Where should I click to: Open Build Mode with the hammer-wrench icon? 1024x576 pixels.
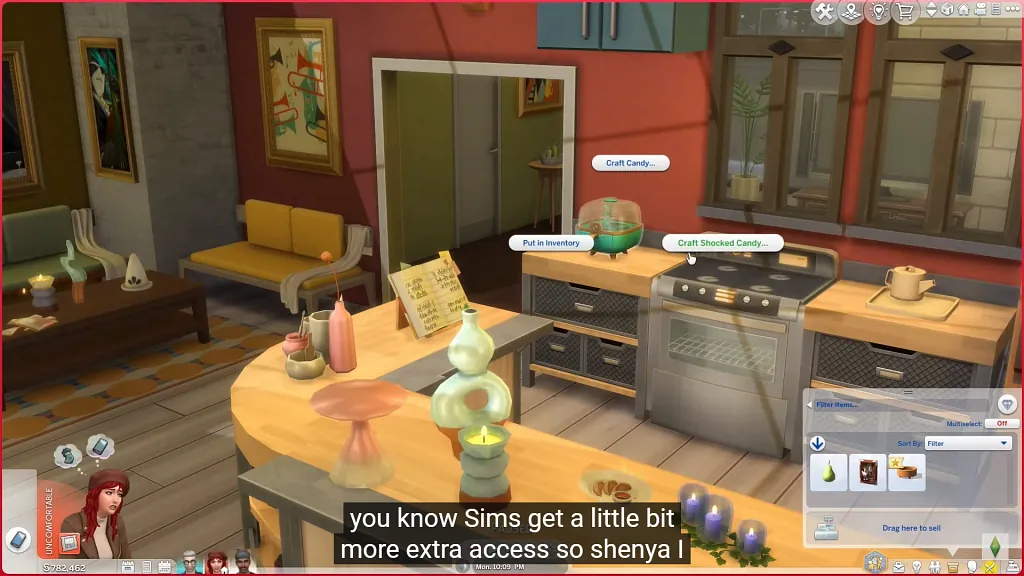pyautogui.click(x=825, y=12)
